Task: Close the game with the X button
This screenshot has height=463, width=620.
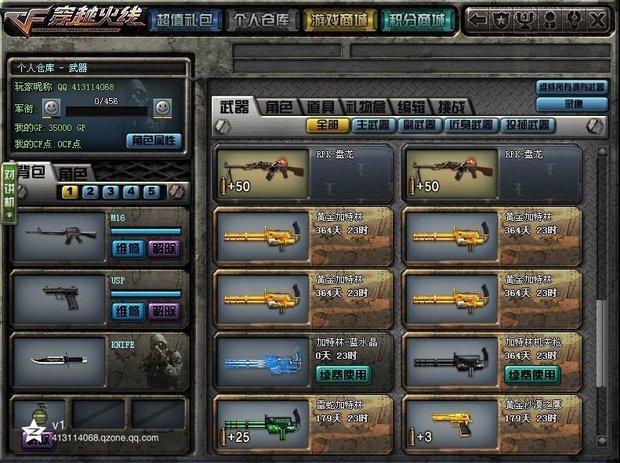Action: pyautogui.click(x=598, y=19)
